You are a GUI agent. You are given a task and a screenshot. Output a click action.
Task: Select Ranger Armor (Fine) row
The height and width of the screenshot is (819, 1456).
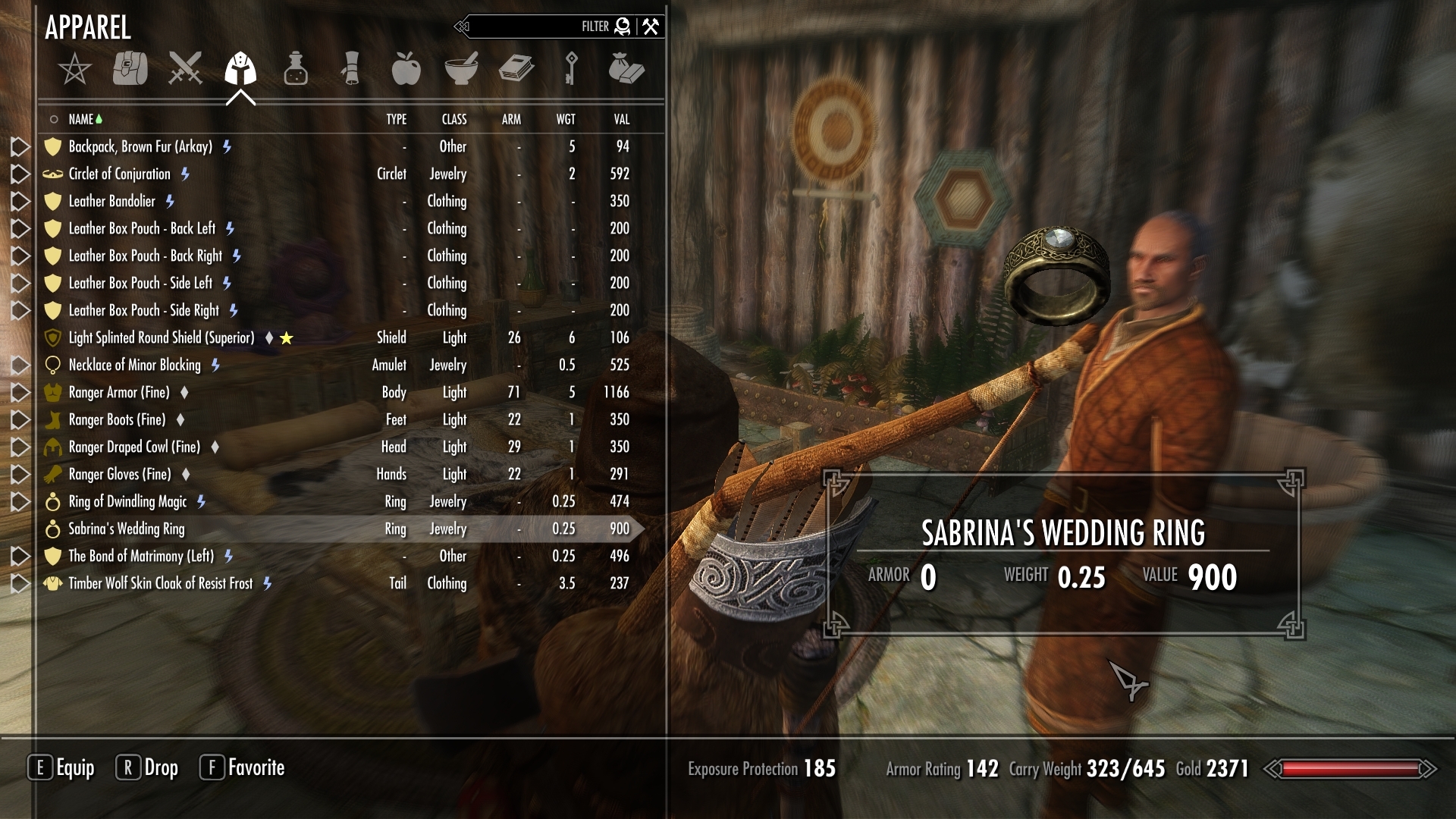[x=119, y=392]
